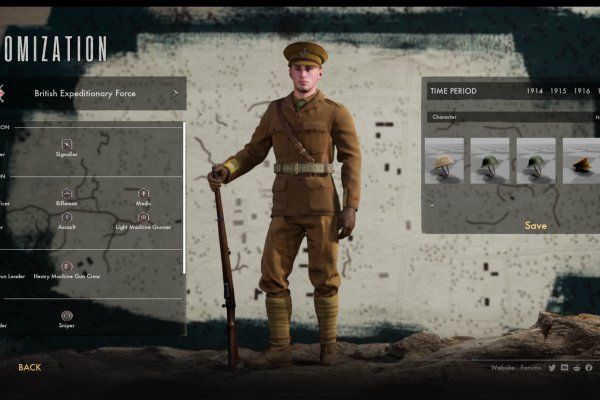Screen dimensions: 600x400
Task: Set time period to 1916
Action: 582,91
